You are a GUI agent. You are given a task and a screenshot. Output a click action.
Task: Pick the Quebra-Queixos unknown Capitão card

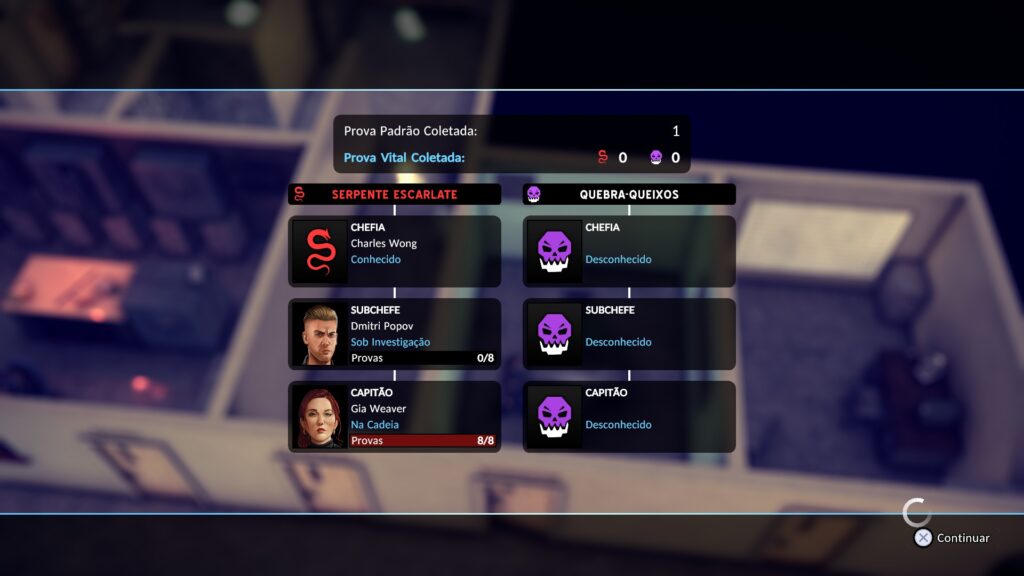pyautogui.click(x=629, y=416)
